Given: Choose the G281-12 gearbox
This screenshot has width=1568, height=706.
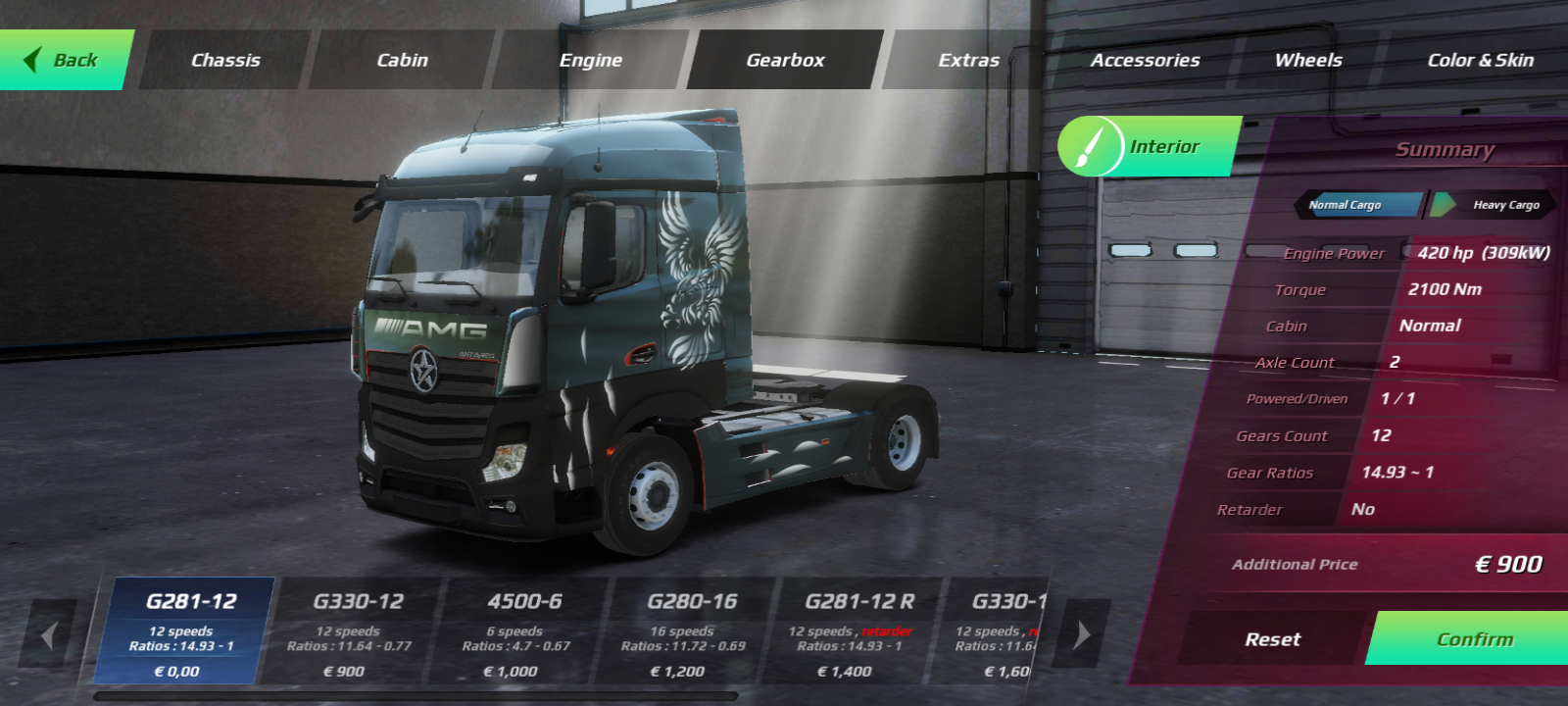Looking at the screenshot, I should click(182, 632).
